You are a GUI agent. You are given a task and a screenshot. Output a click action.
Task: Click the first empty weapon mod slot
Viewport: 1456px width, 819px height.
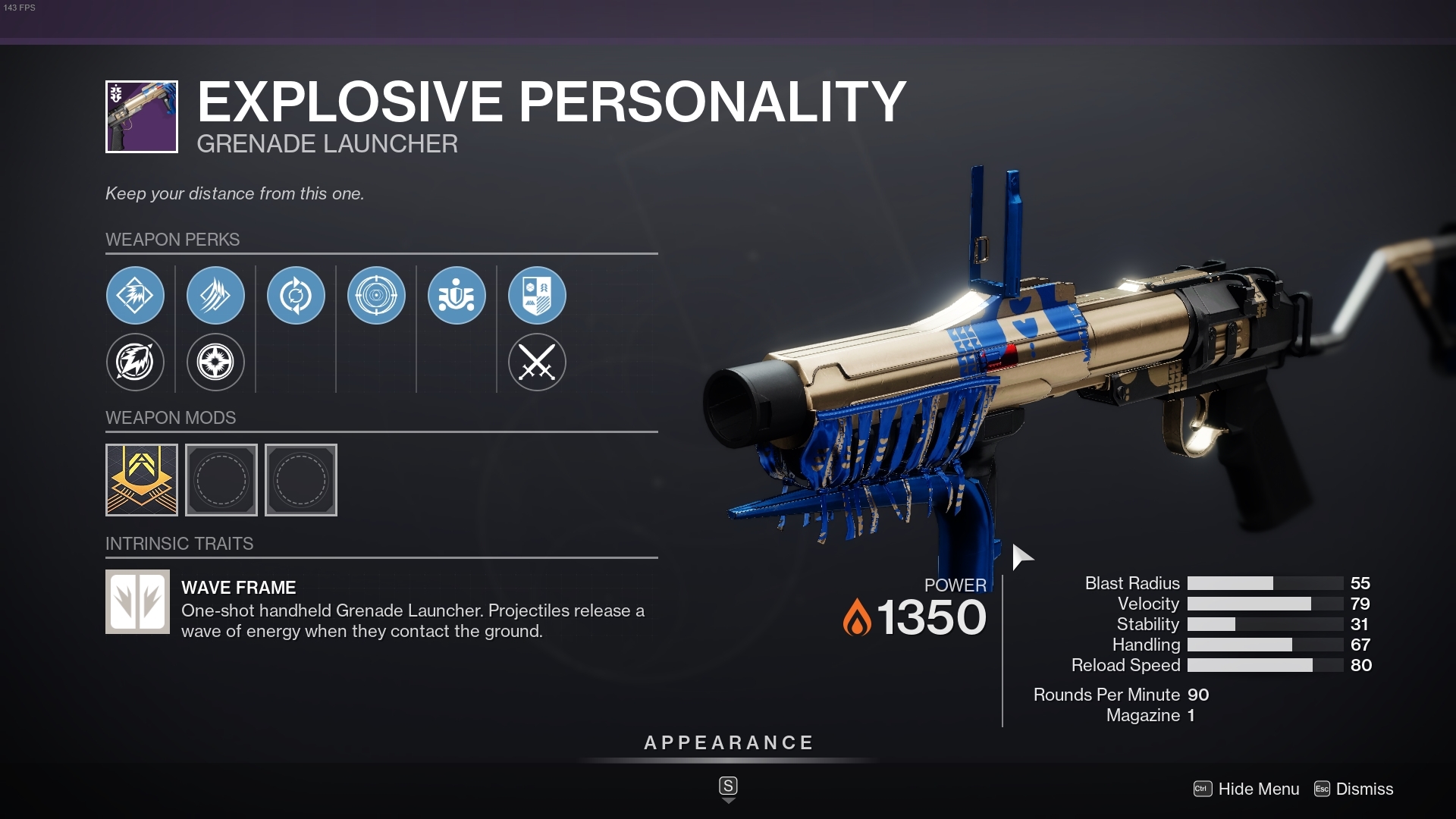221,479
